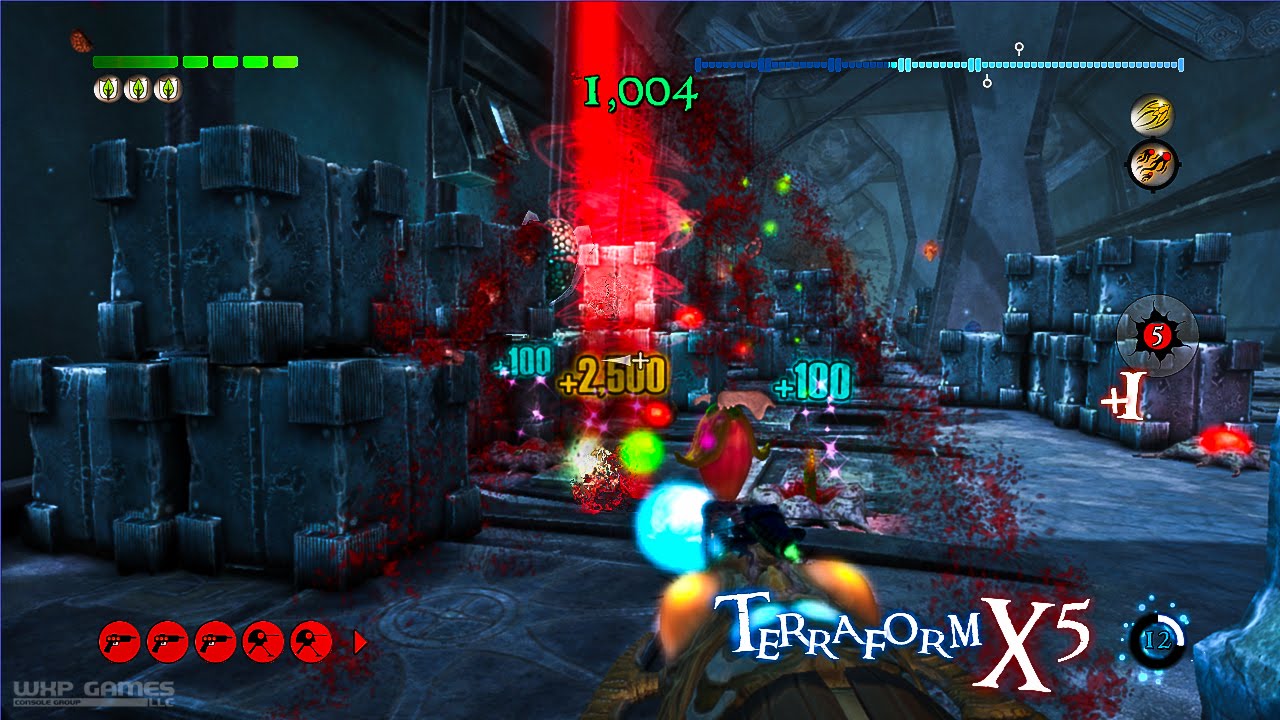
Task: Click the red seed icon above health
Action: [x=81, y=42]
